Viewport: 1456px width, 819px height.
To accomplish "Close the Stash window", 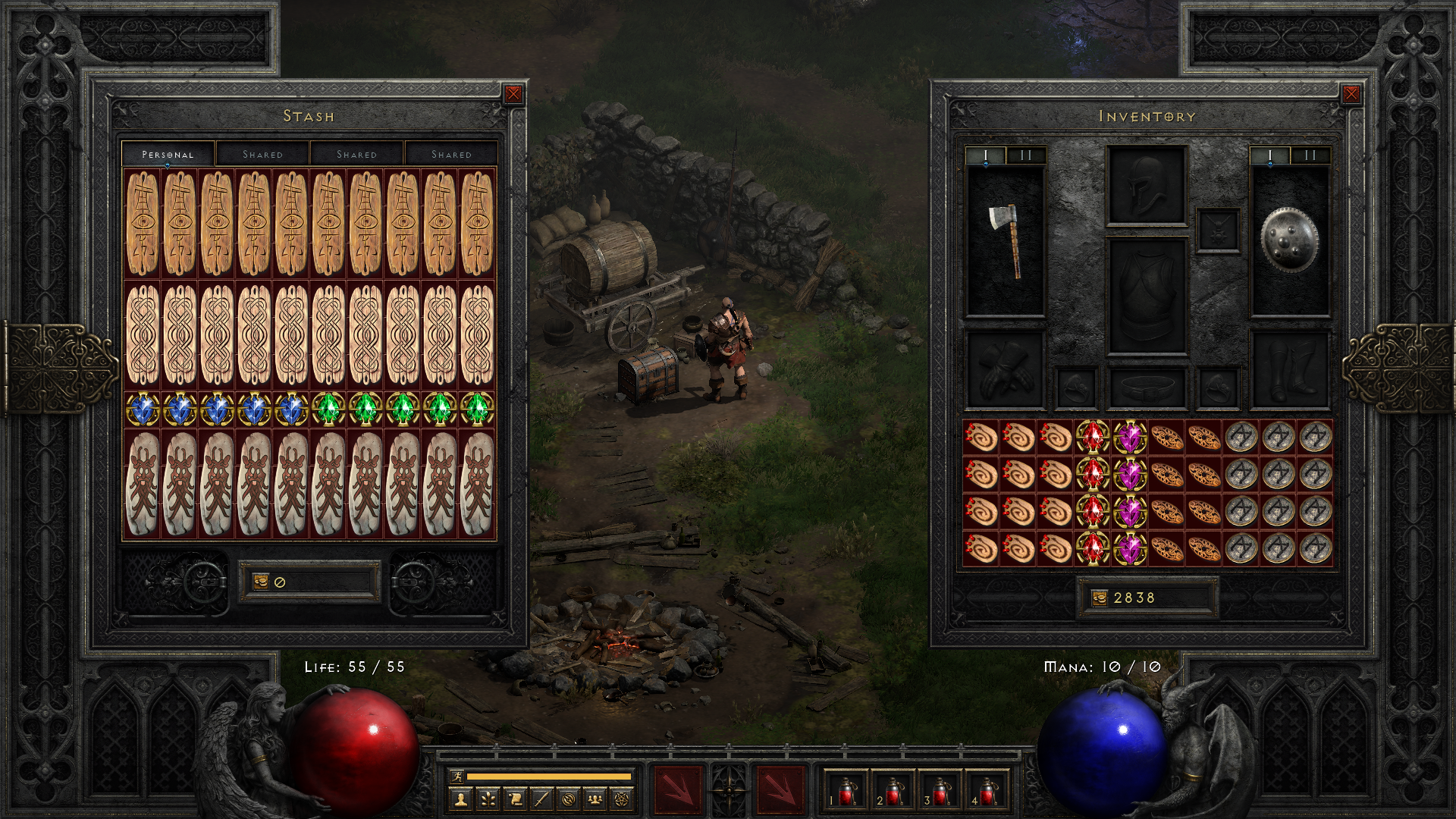I will [513, 94].
